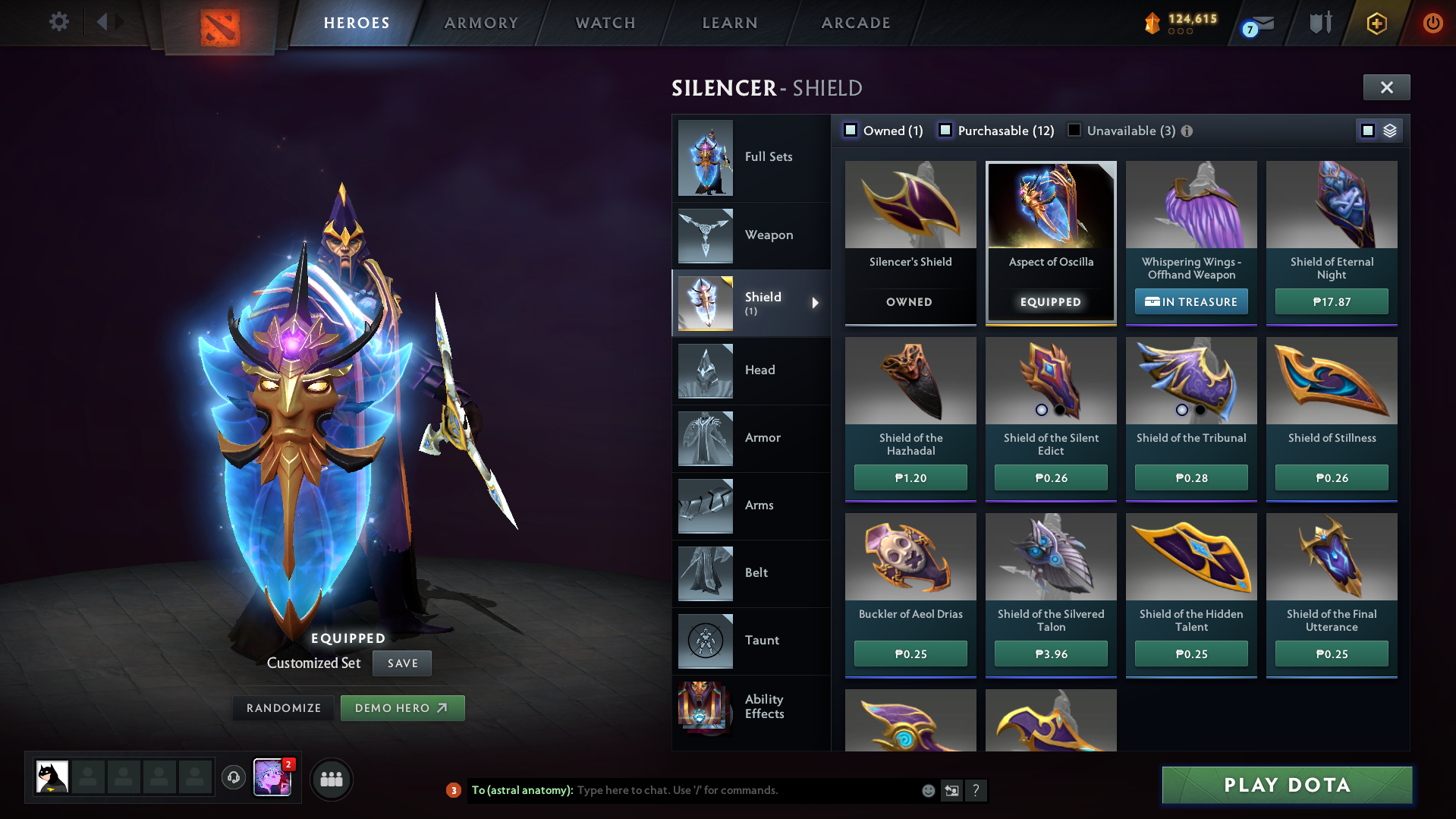Click the PLAY DOTA button
This screenshot has width=1456, height=819.
[1286, 785]
